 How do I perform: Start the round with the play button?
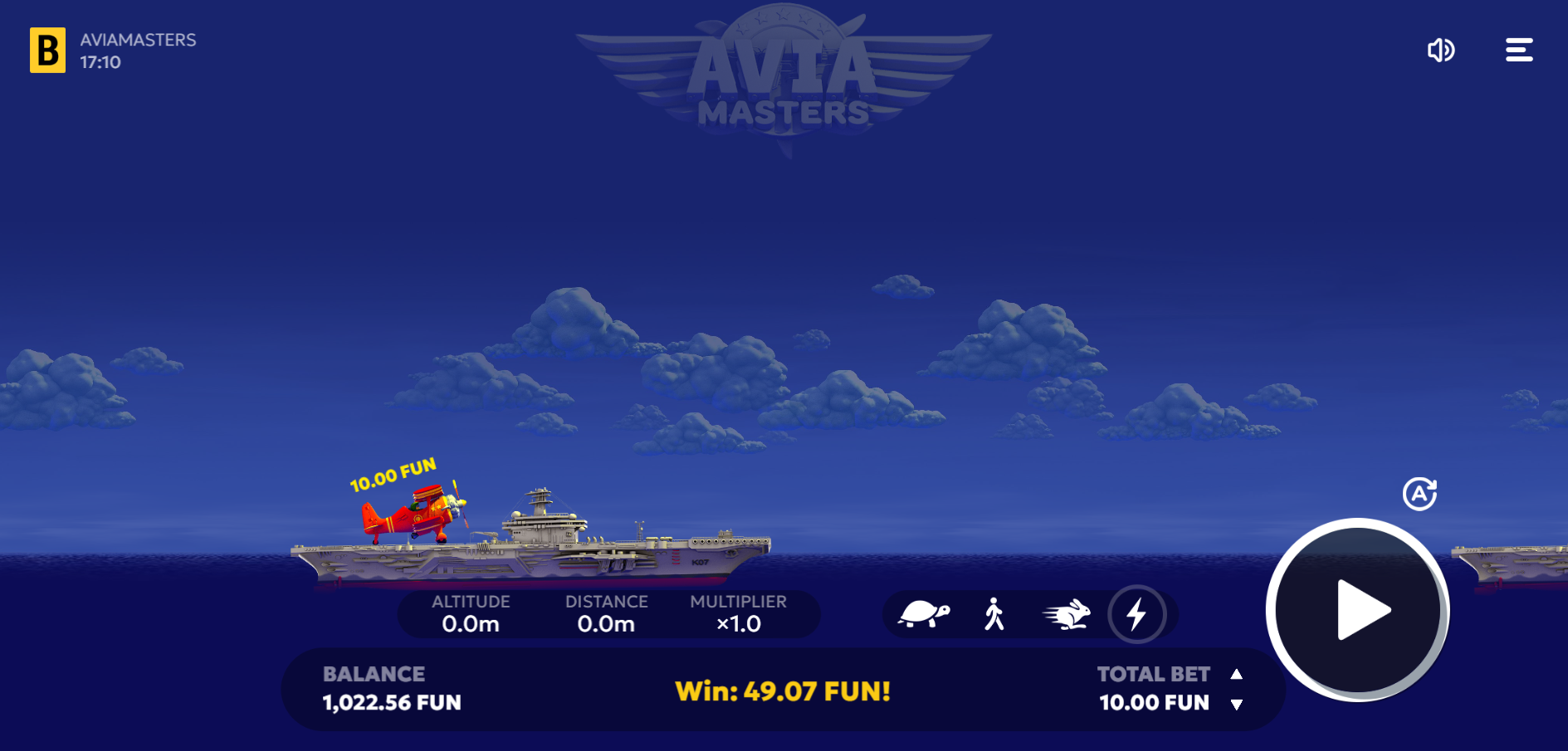click(x=1357, y=611)
